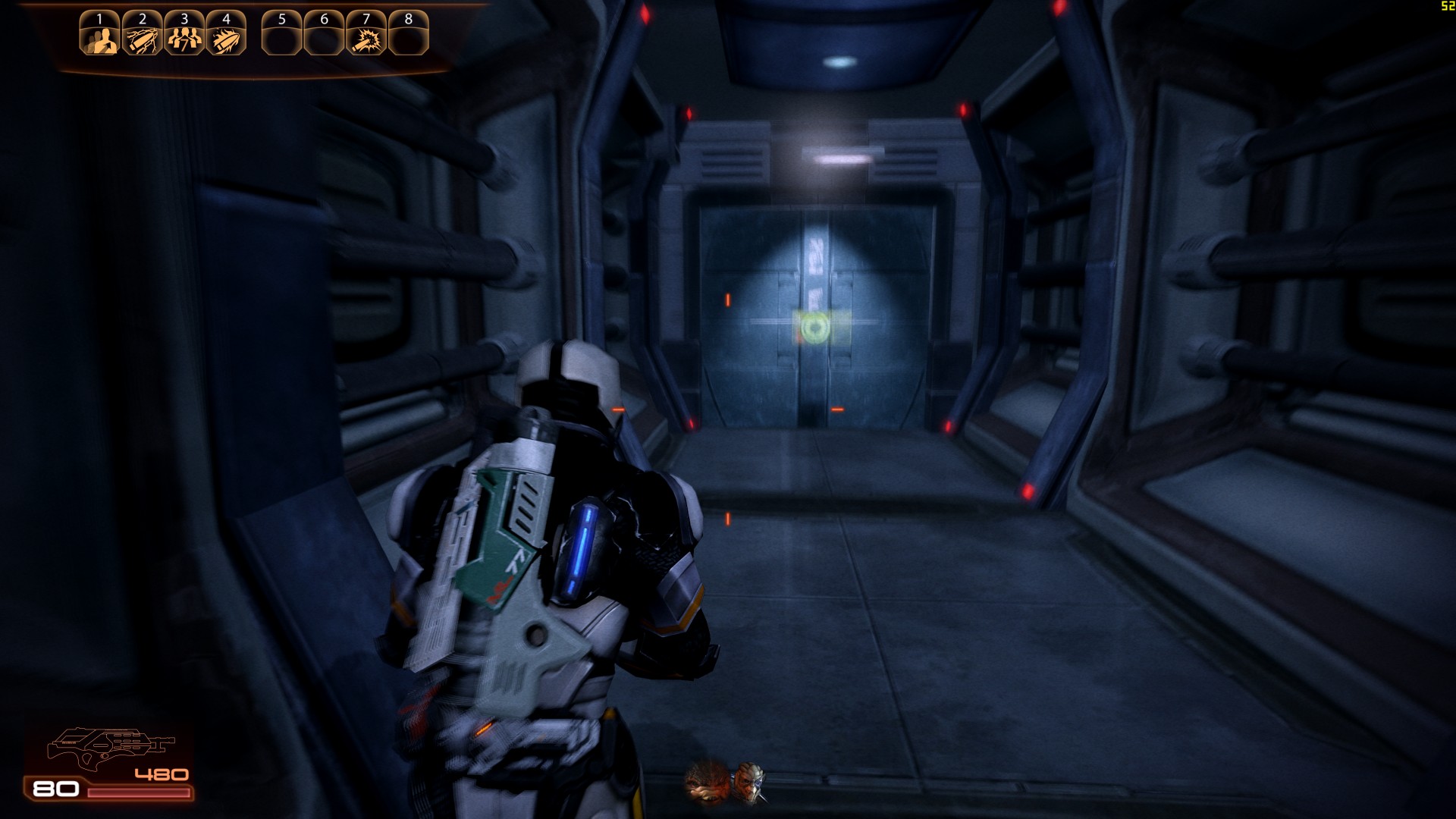Select the turian squadmate portrait
Image resolution: width=1456 pixels, height=819 pixels.
click(749, 781)
